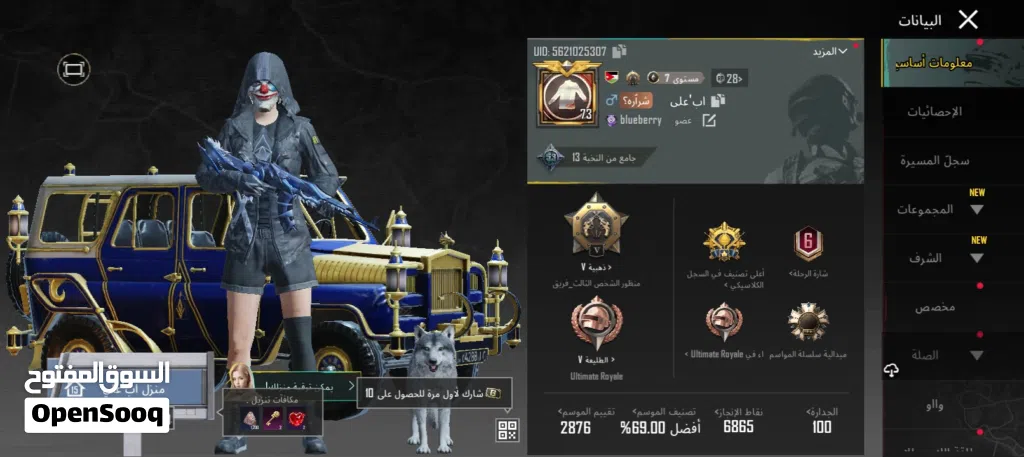
Task: Expand the Honor section (الشرف)
Action: pos(940,258)
